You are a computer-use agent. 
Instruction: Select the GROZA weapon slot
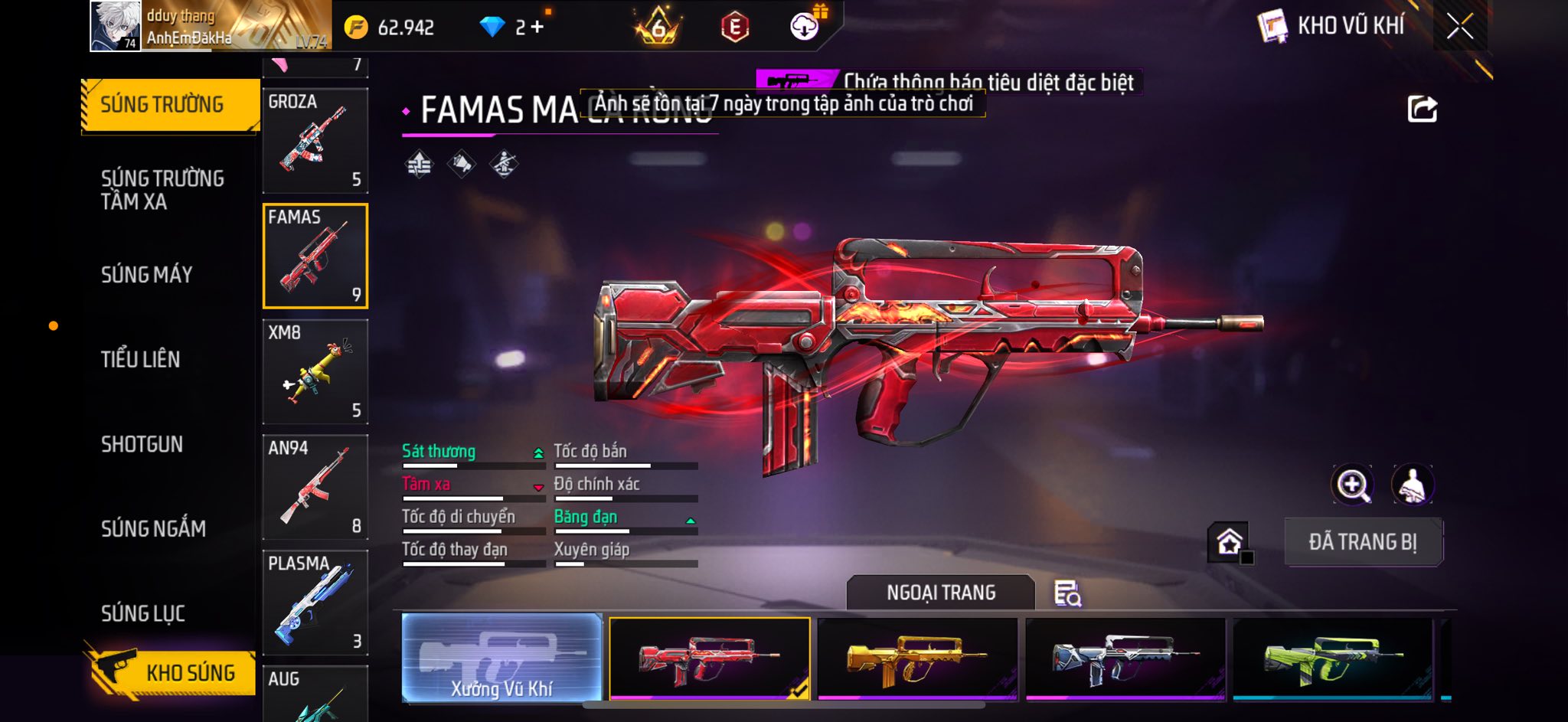(x=315, y=140)
